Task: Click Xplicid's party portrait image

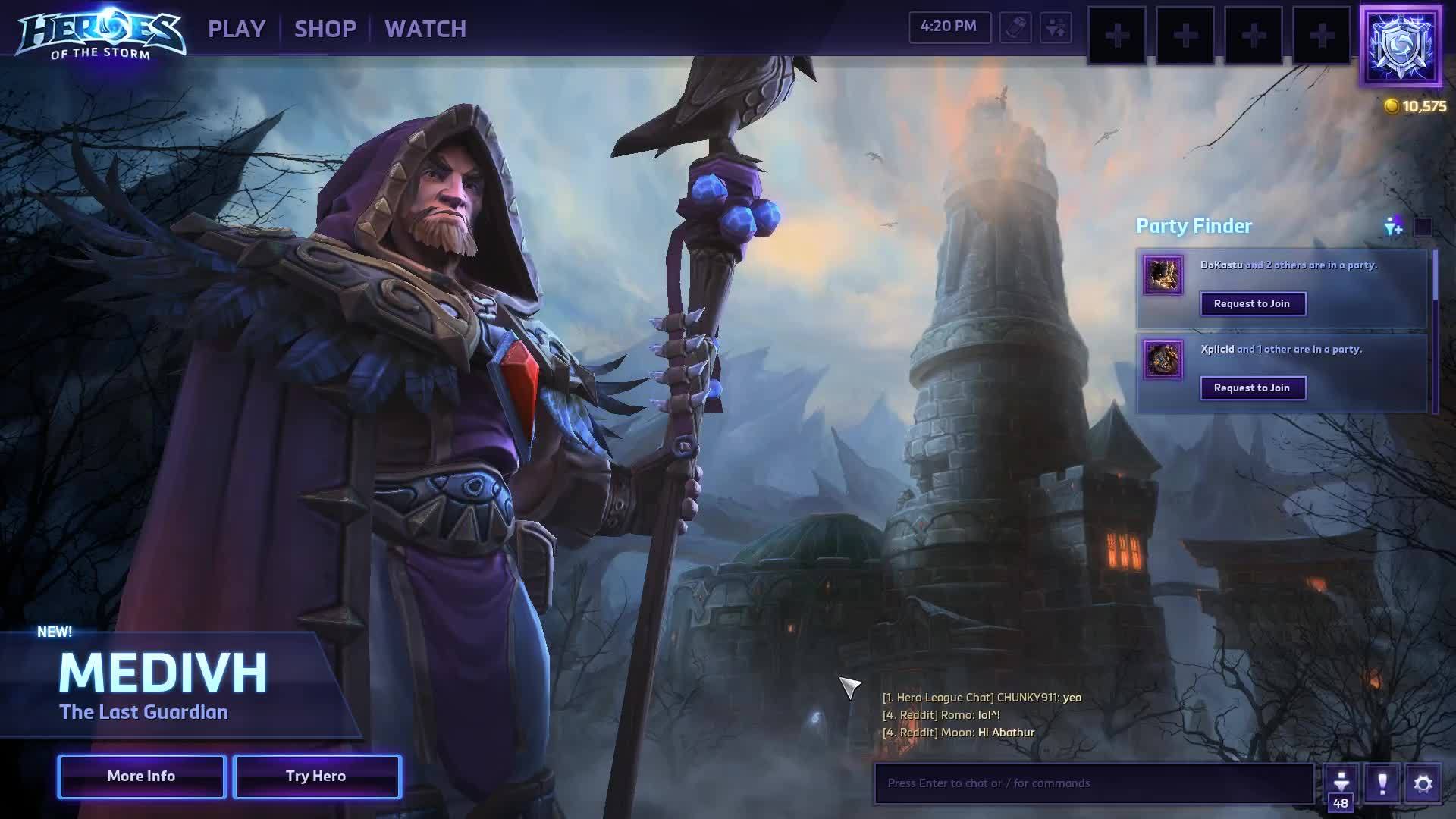Action: (1163, 361)
